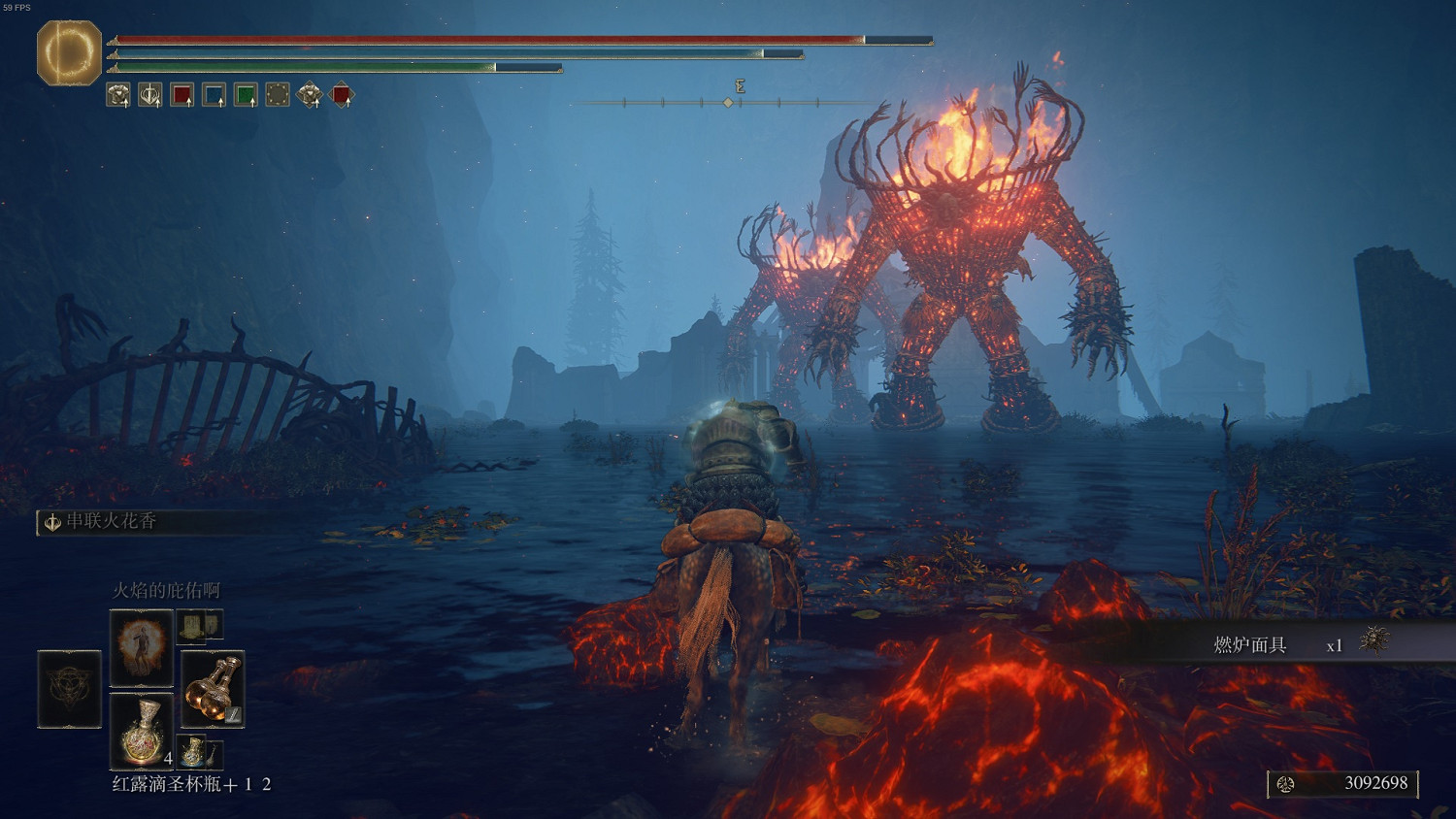Select the small cerulean flask next-item icon
This screenshot has height=819, width=1456.
194,751
